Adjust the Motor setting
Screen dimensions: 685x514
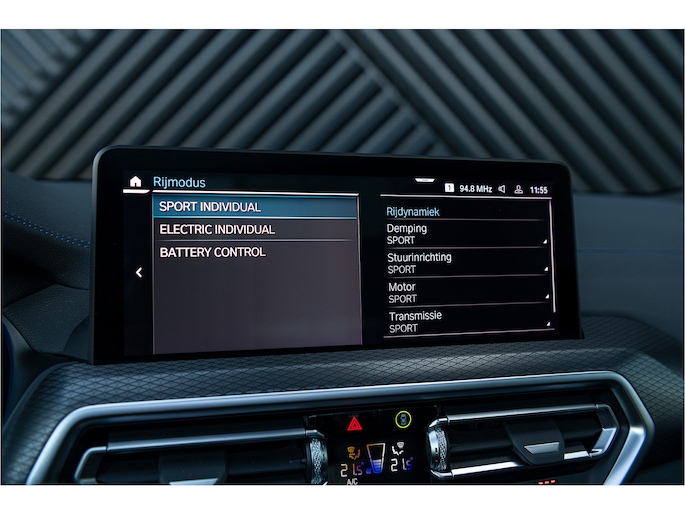[x=466, y=292]
